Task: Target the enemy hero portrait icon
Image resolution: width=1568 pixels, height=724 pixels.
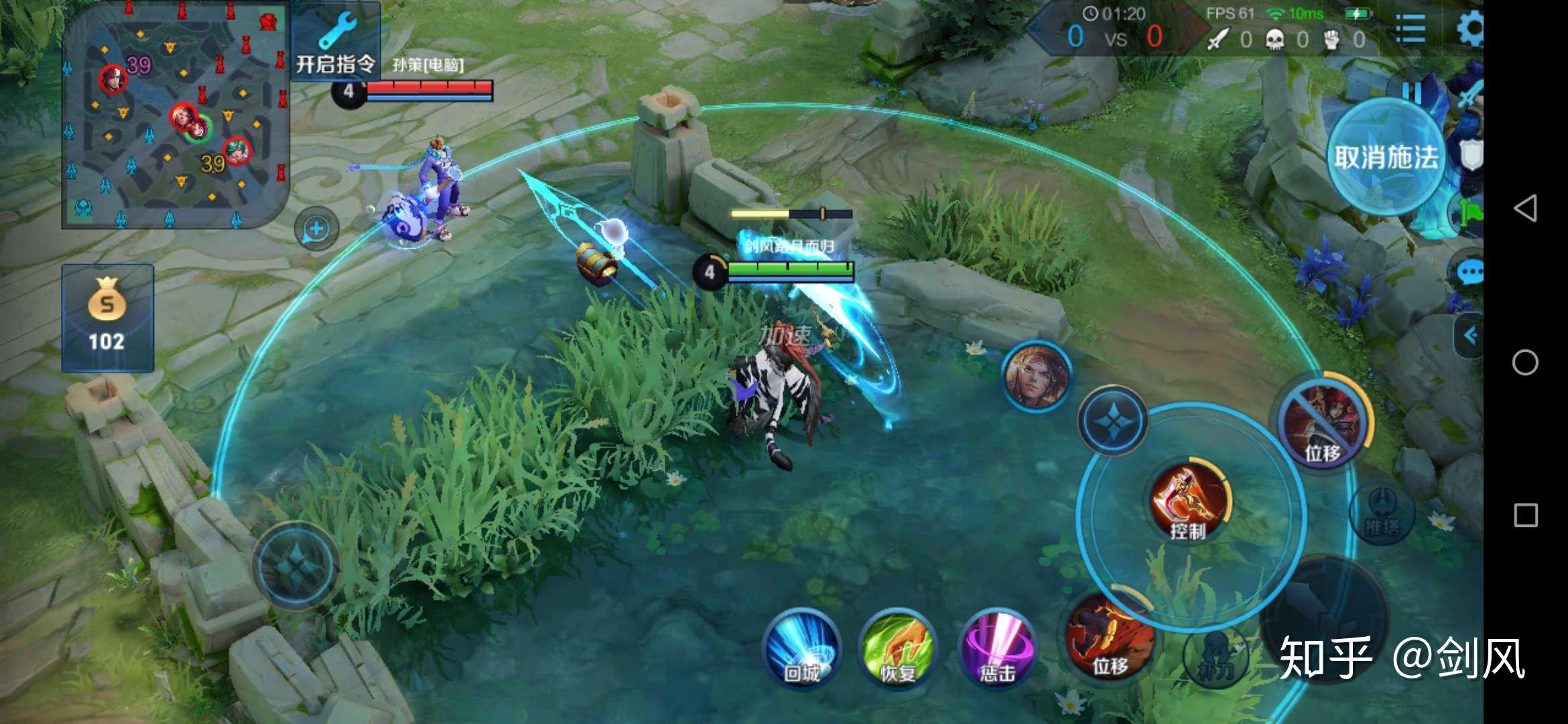Action: coord(1037,376)
